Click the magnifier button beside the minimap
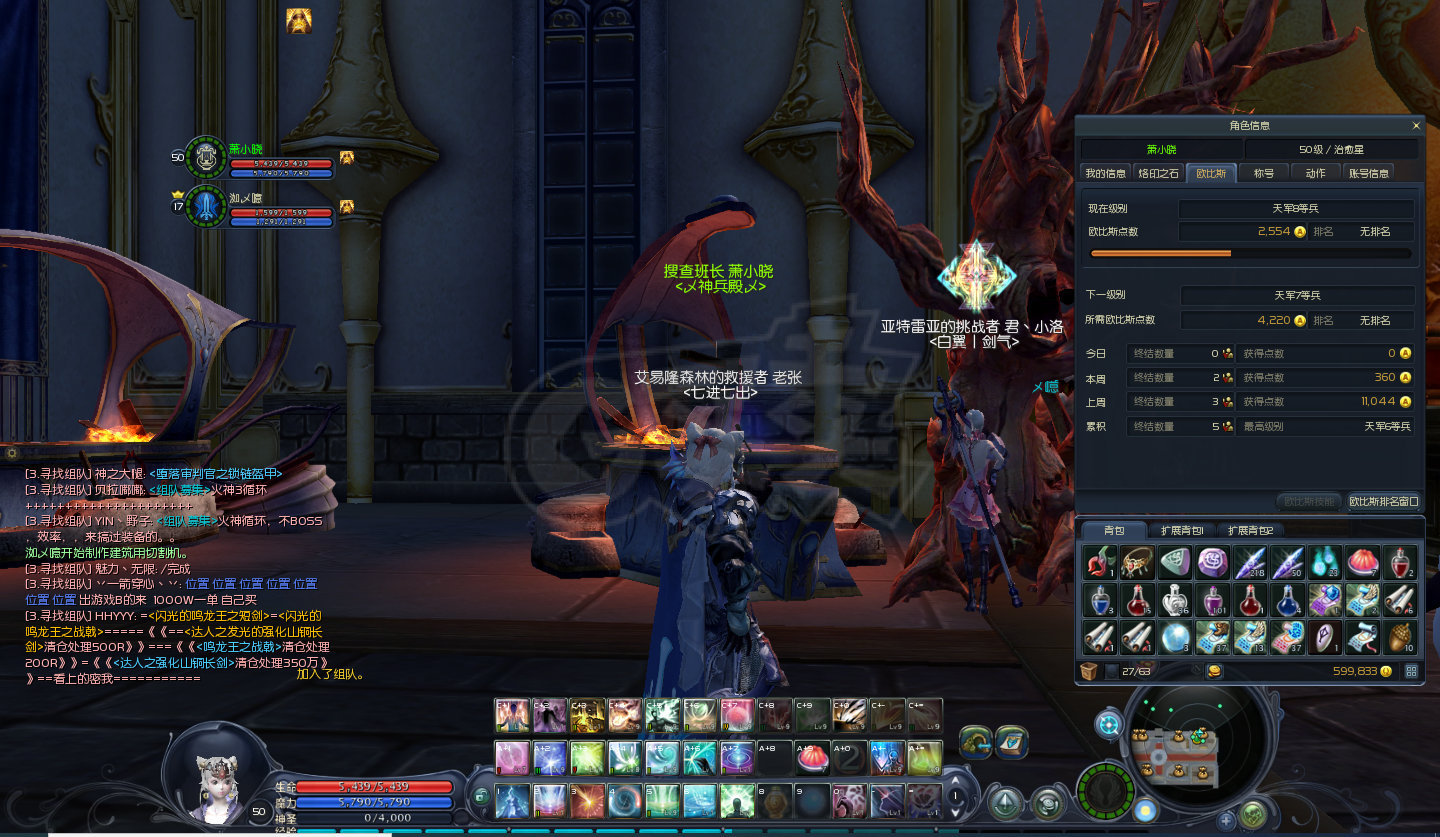The height and width of the screenshot is (837, 1440). pos(1108,724)
